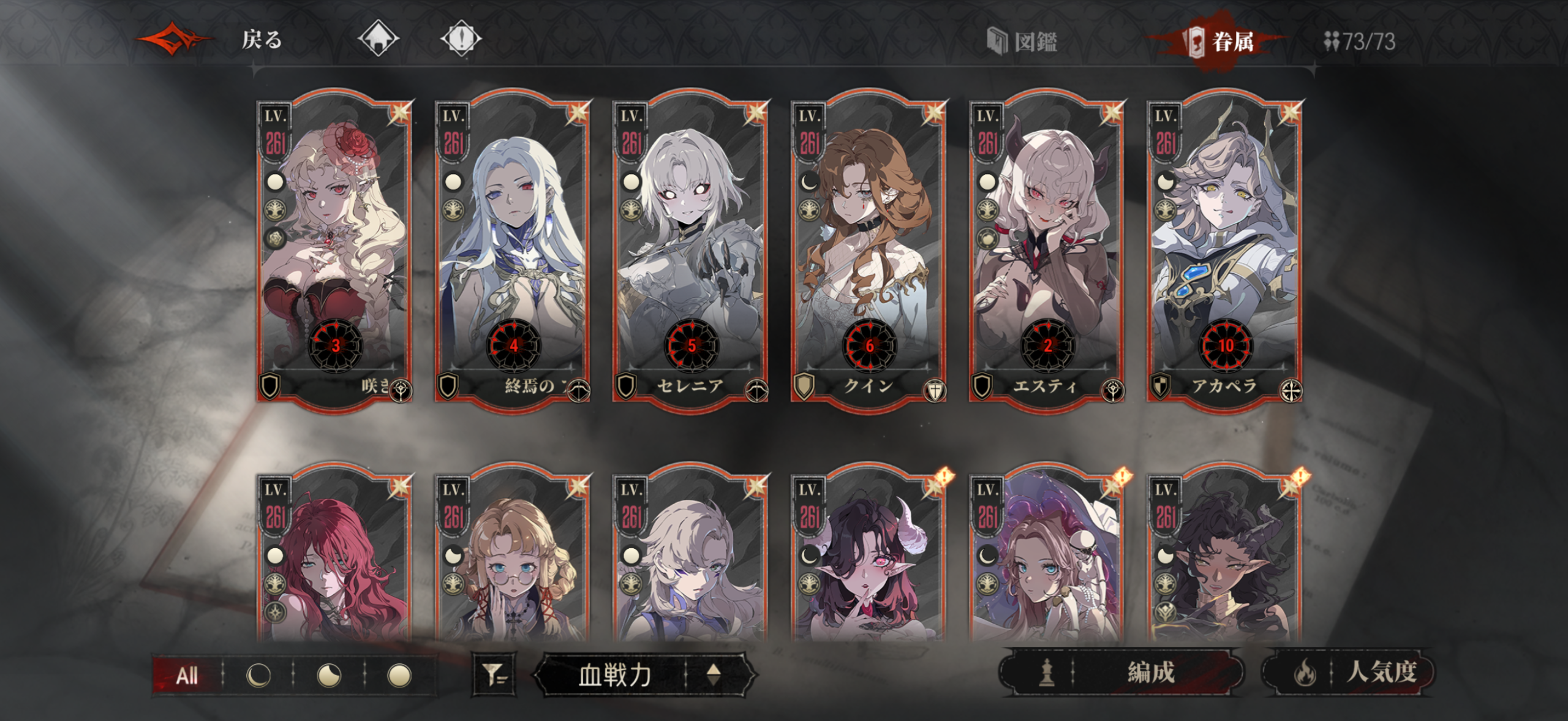This screenshot has height=721, width=1568.
Task: Switch to the 図鑑 tab
Action: pyautogui.click(x=1023, y=42)
